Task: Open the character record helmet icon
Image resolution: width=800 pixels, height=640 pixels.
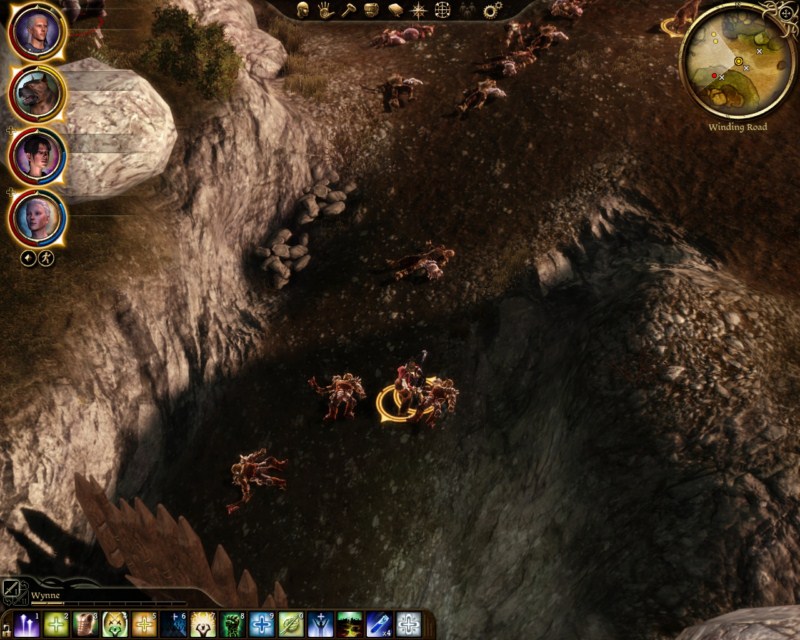Action: (x=302, y=10)
